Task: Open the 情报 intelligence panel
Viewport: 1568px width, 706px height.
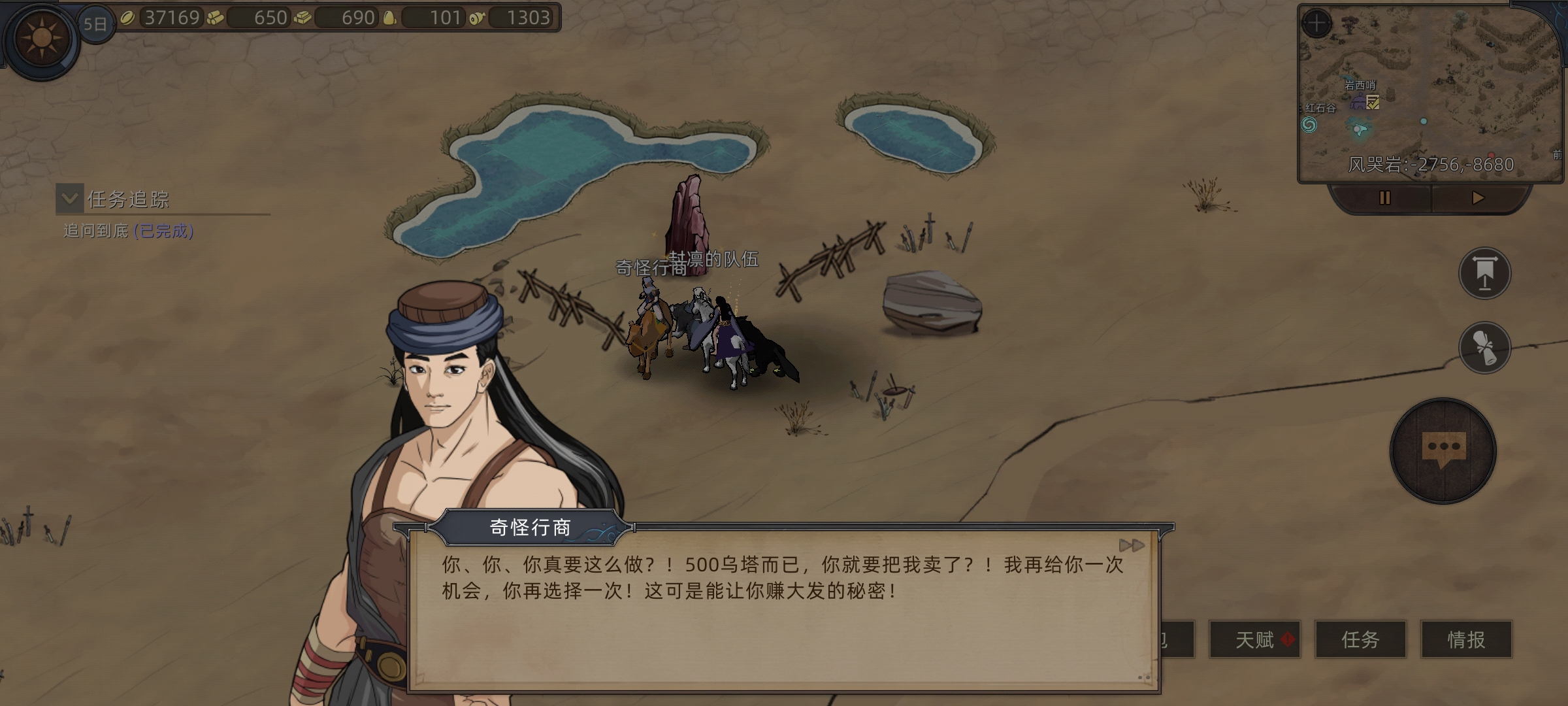Action: 1463,641
